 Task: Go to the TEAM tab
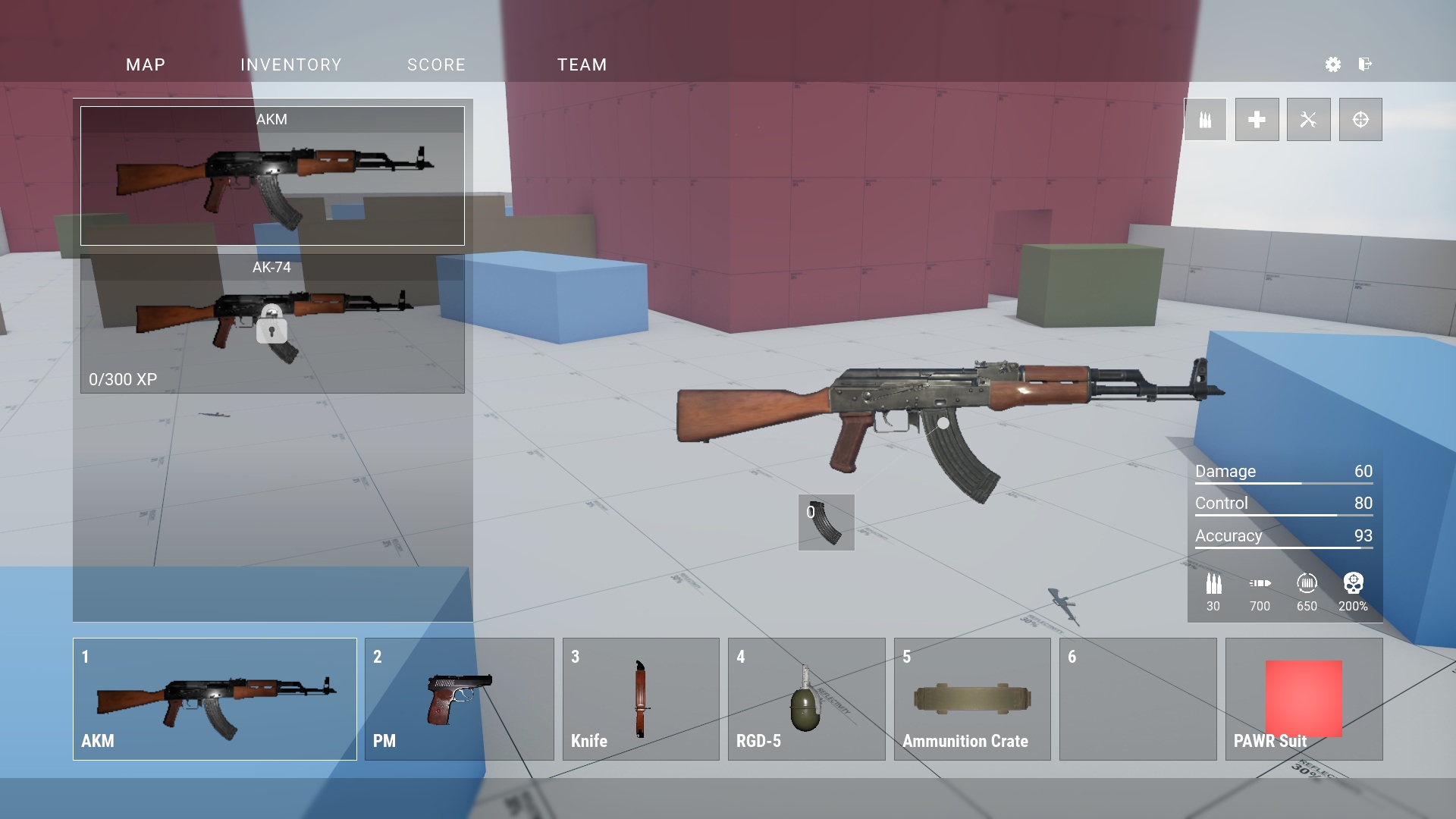coord(582,65)
